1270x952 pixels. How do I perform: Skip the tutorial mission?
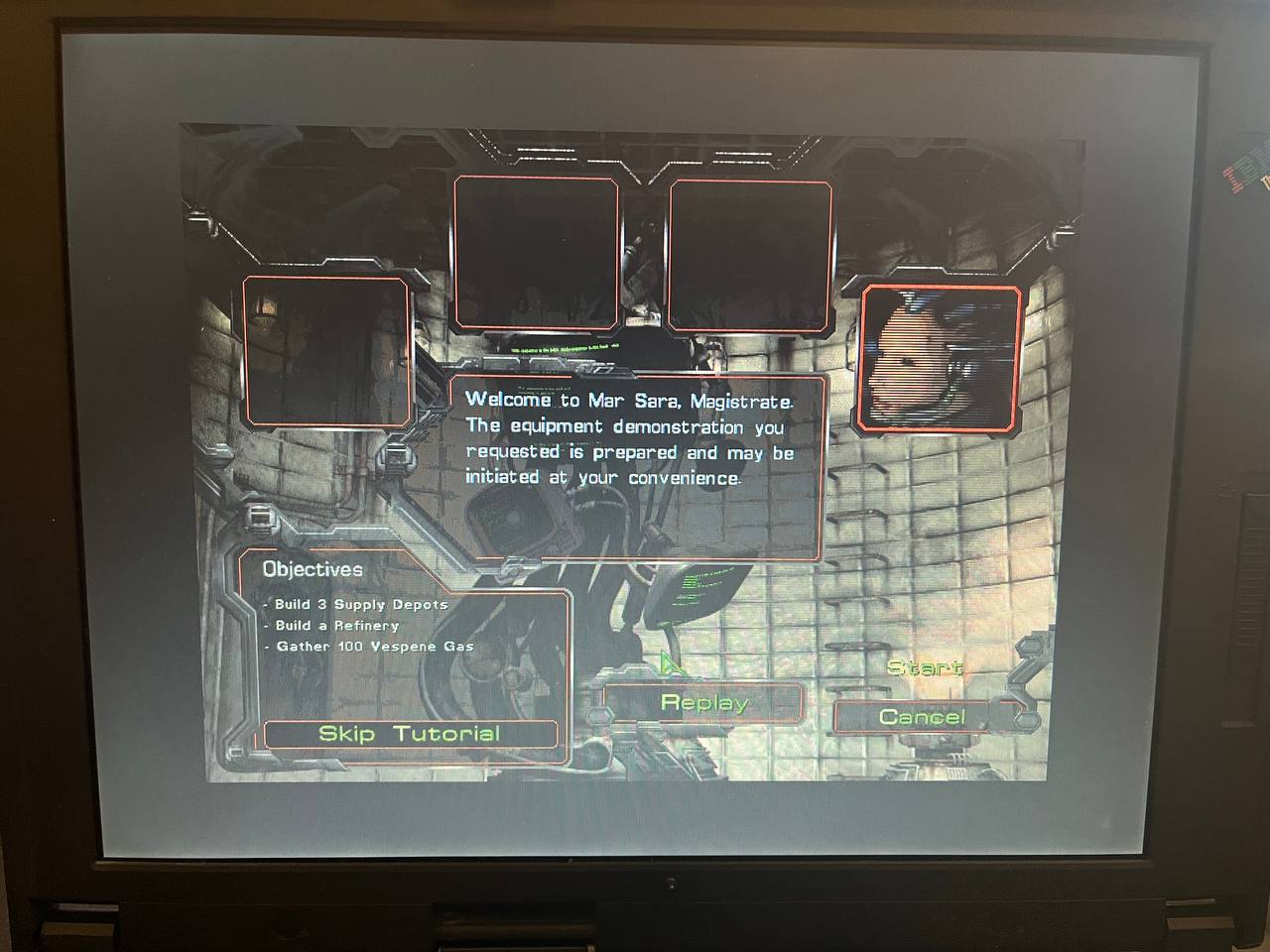point(410,734)
